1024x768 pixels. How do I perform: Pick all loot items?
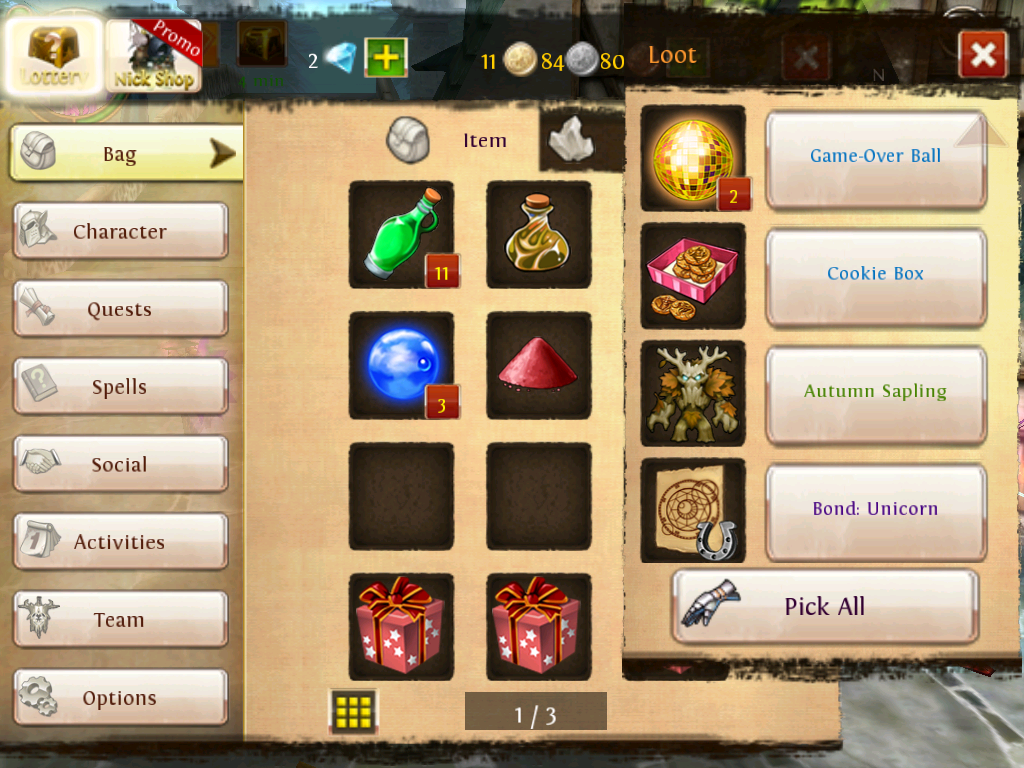click(824, 606)
